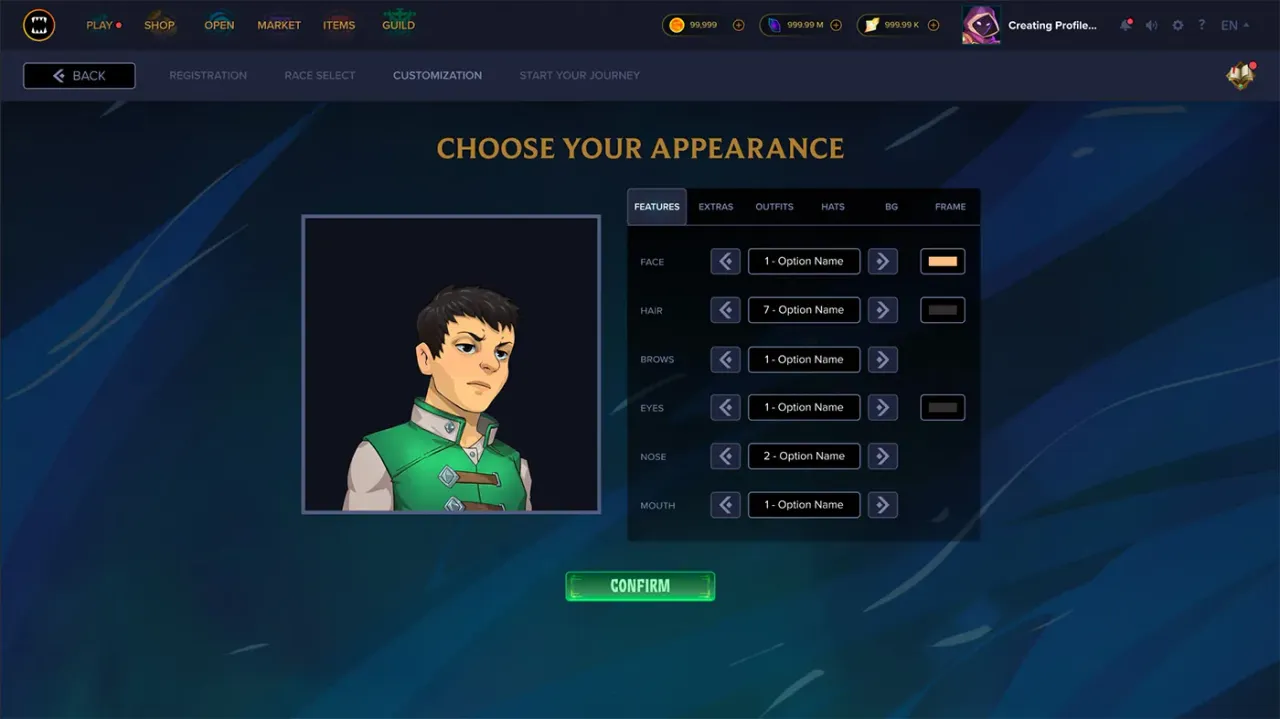This screenshot has width=1280, height=719.
Task: Open the Frame tab
Action: pos(950,207)
